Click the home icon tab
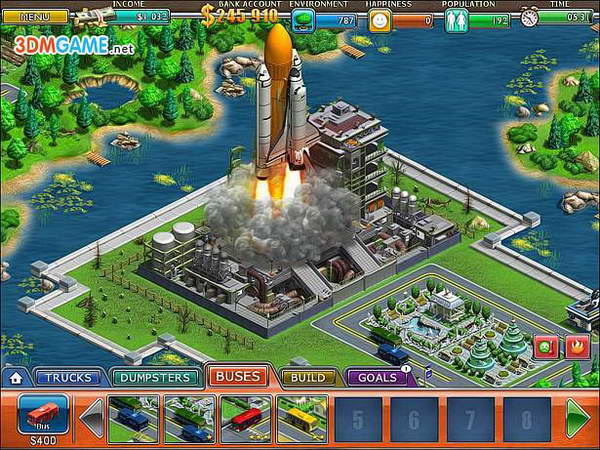Screen dimensions: 600x450 pyautogui.click(x=14, y=378)
